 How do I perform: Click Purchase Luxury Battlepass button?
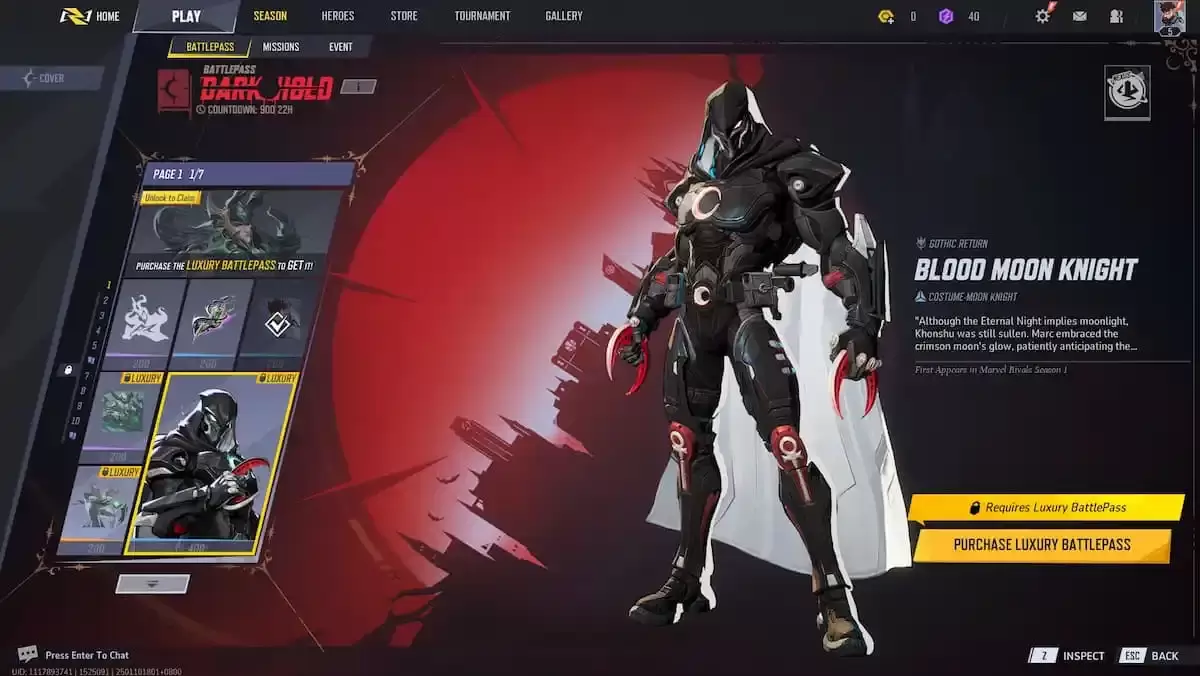pos(1041,545)
